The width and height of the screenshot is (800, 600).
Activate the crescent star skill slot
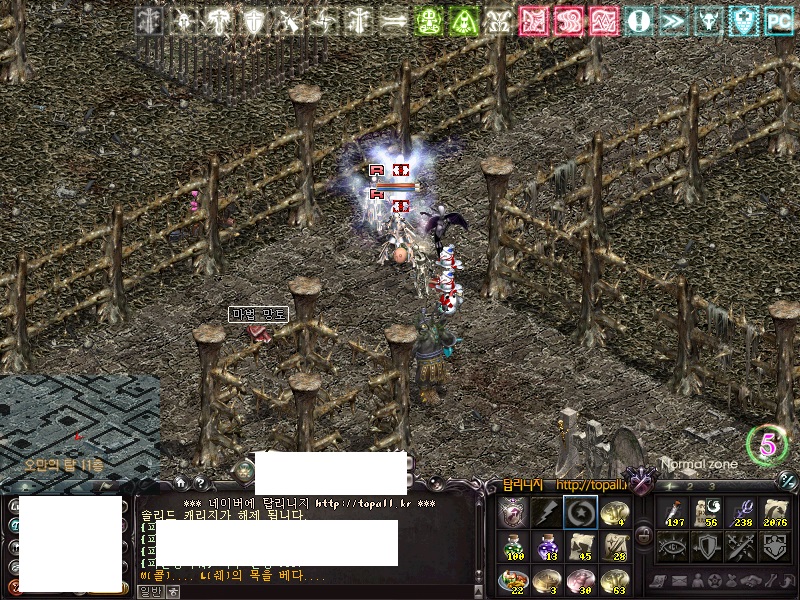point(577,512)
